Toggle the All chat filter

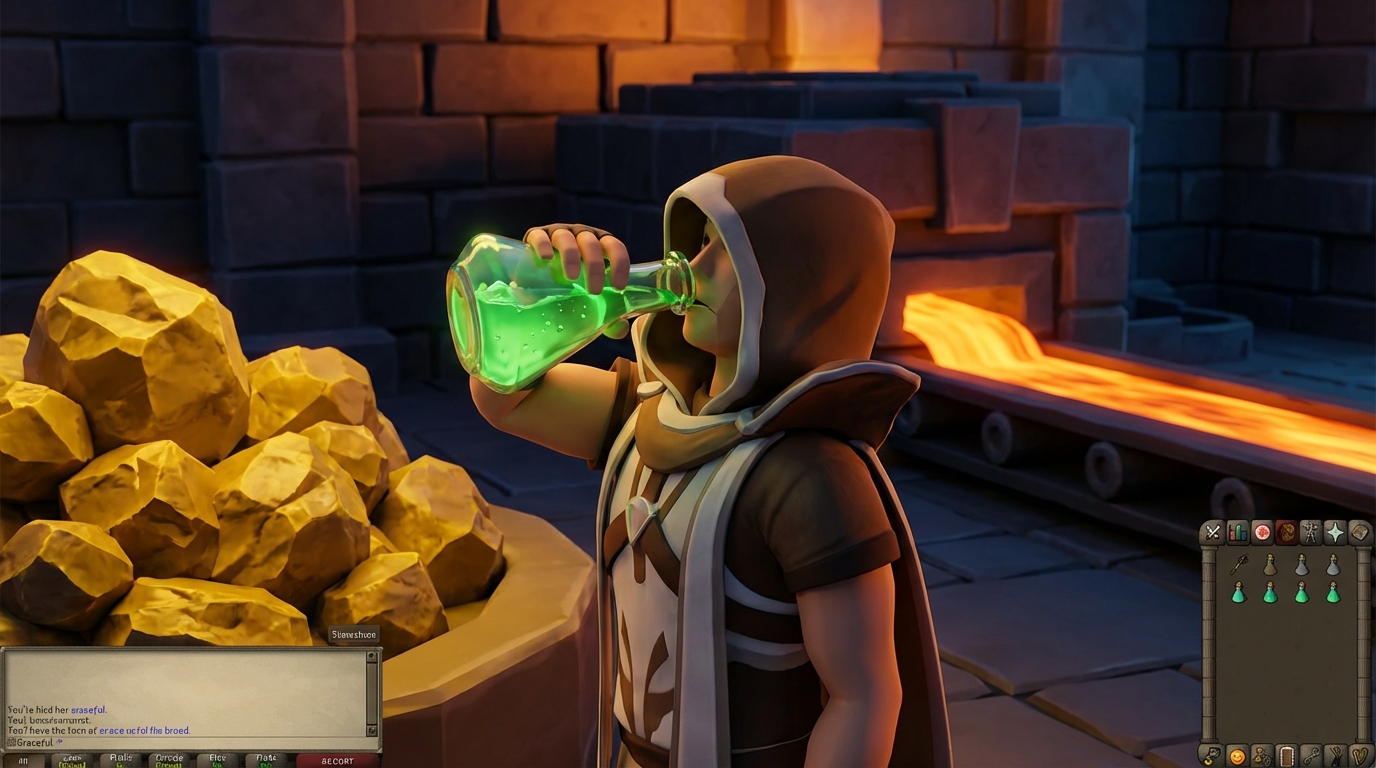23,760
